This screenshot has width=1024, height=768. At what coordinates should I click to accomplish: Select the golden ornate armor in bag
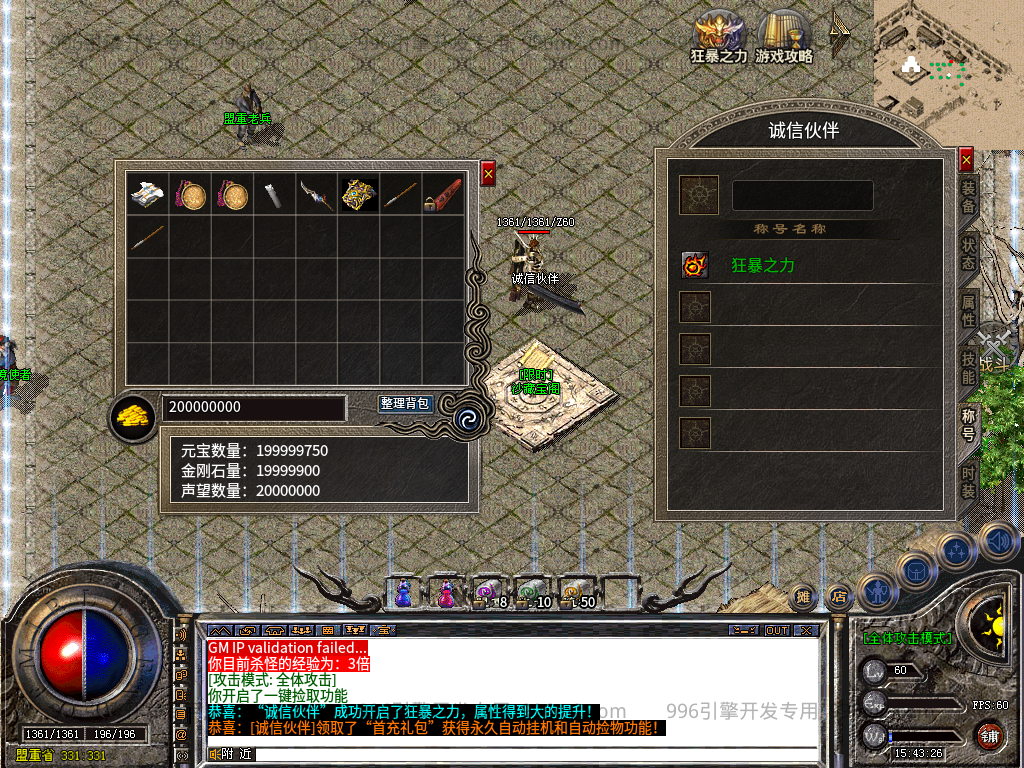pyautogui.click(x=359, y=194)
